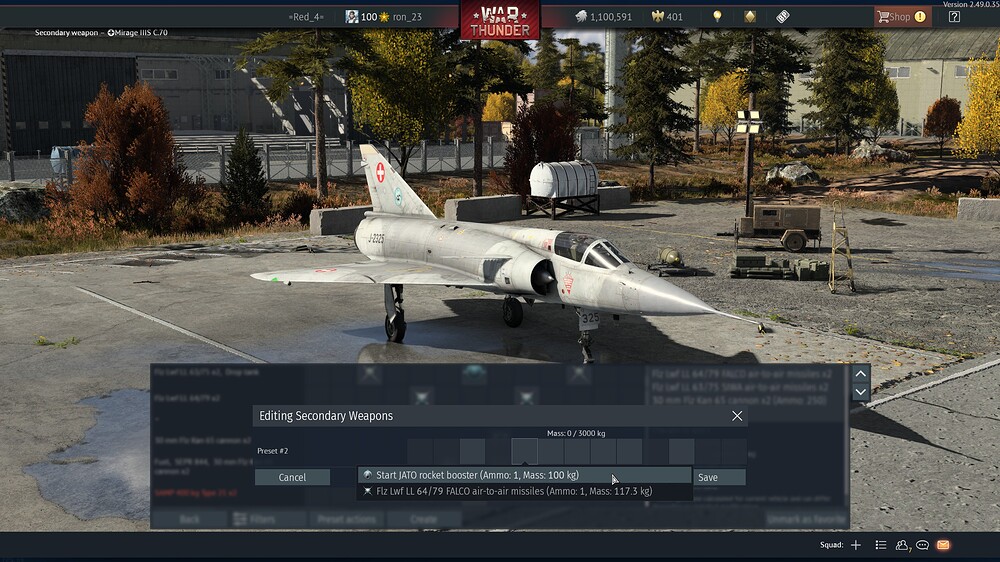This screenshot has width=1000, height=562.
Task: Open the Shop
Action: click(902, 16)
